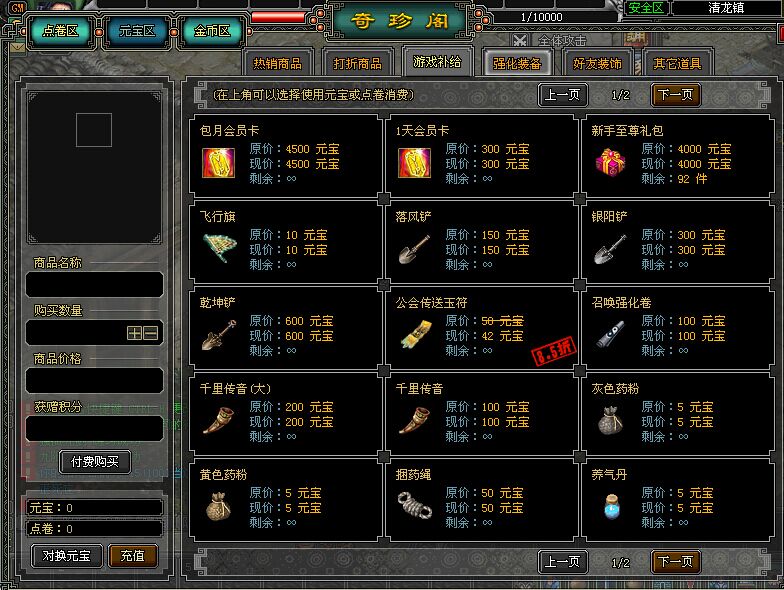Click the 充值 recharge button
The width and height of the screenshot is (784, 590).
point(133,555)
